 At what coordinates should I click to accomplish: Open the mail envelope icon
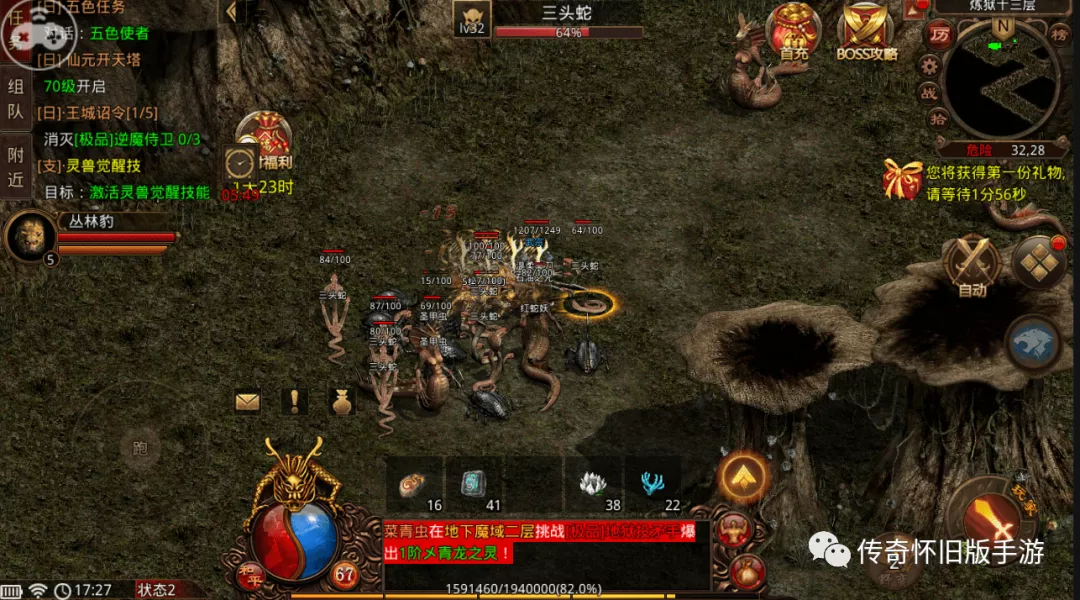(x=248, y=402)
